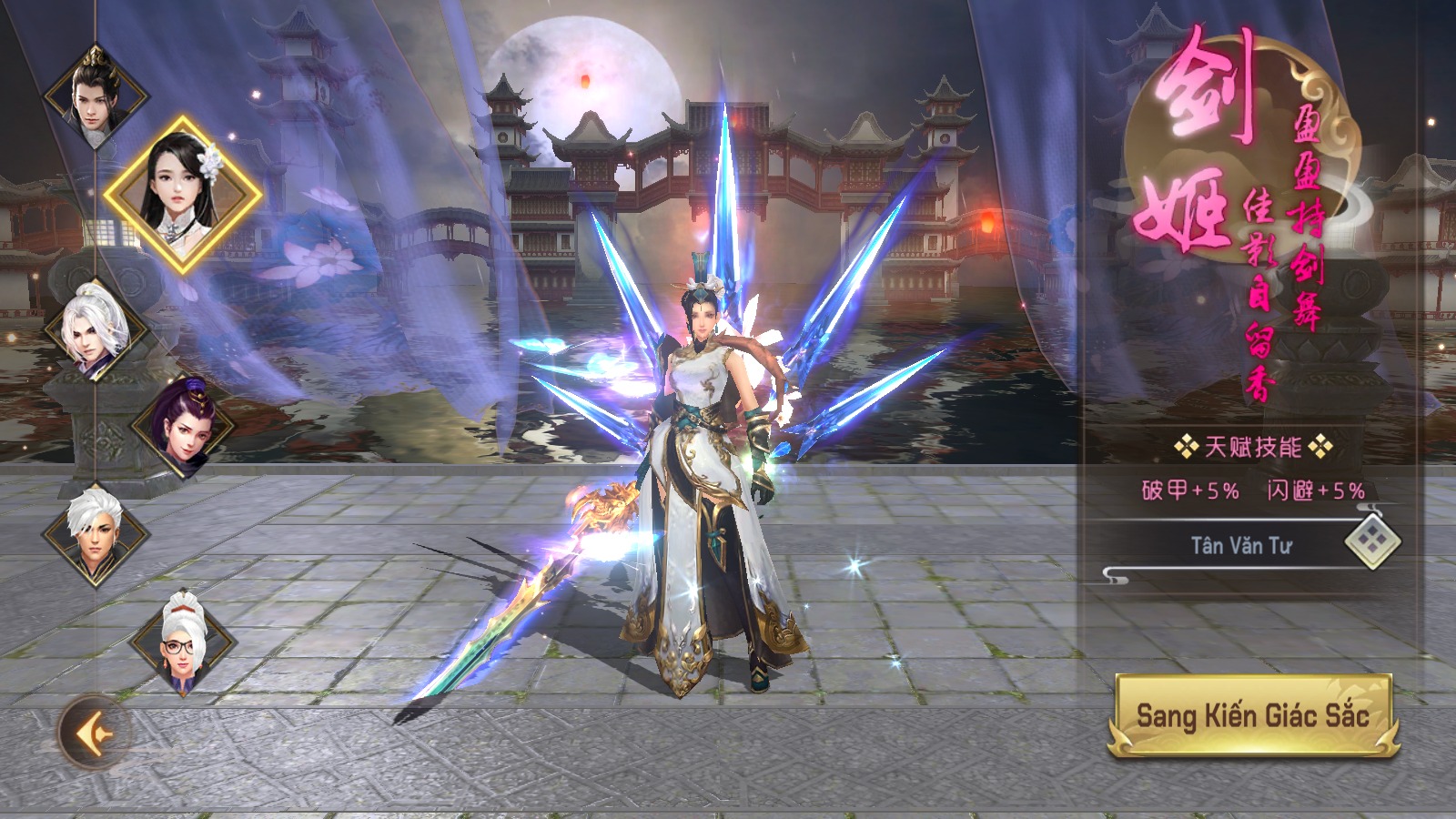Randomize name with the diamond dice icon
This screenshot has height=819, width=1456.
[x=1372, y=542]
